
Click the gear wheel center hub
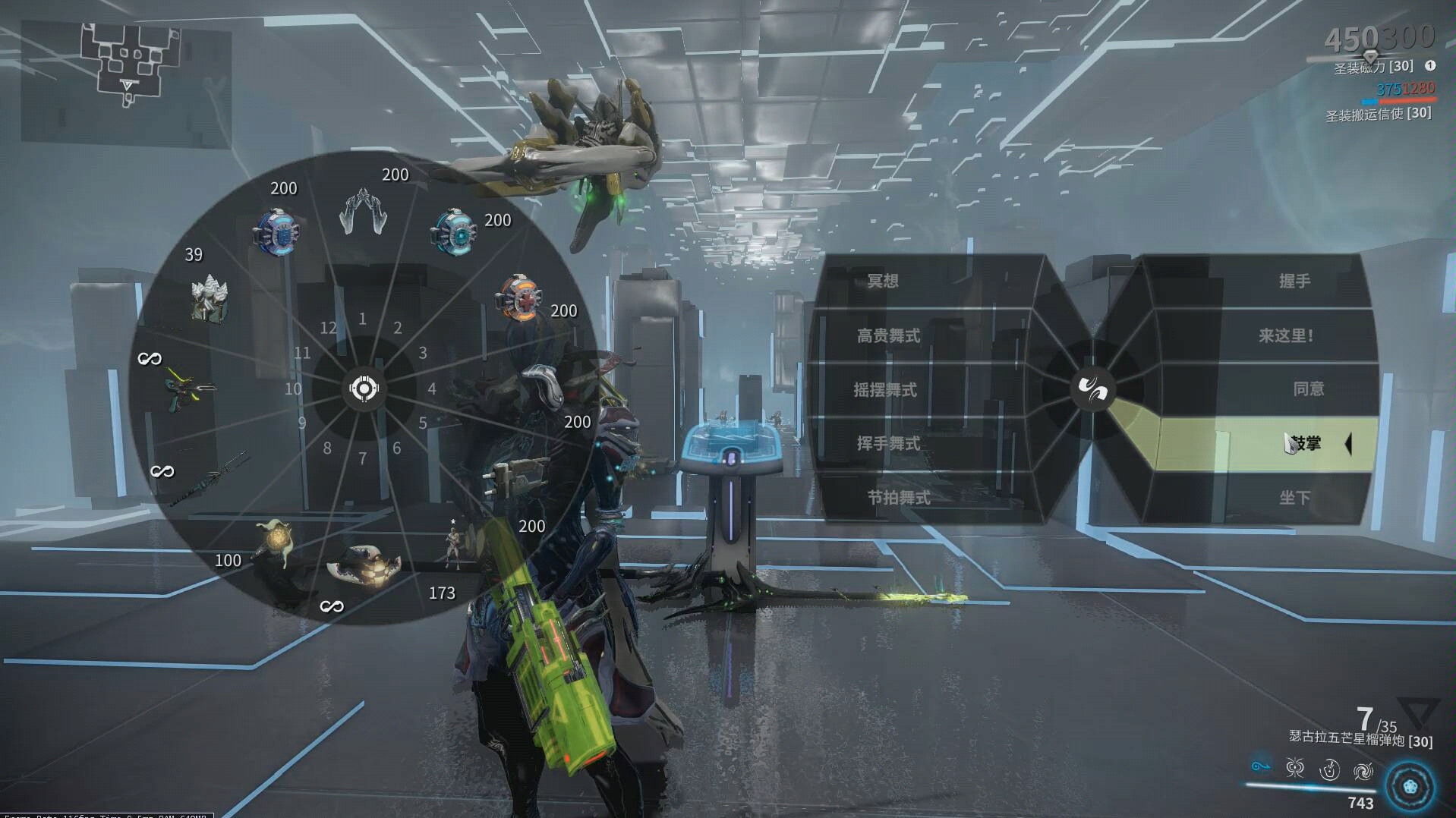[x=364, y=389]
